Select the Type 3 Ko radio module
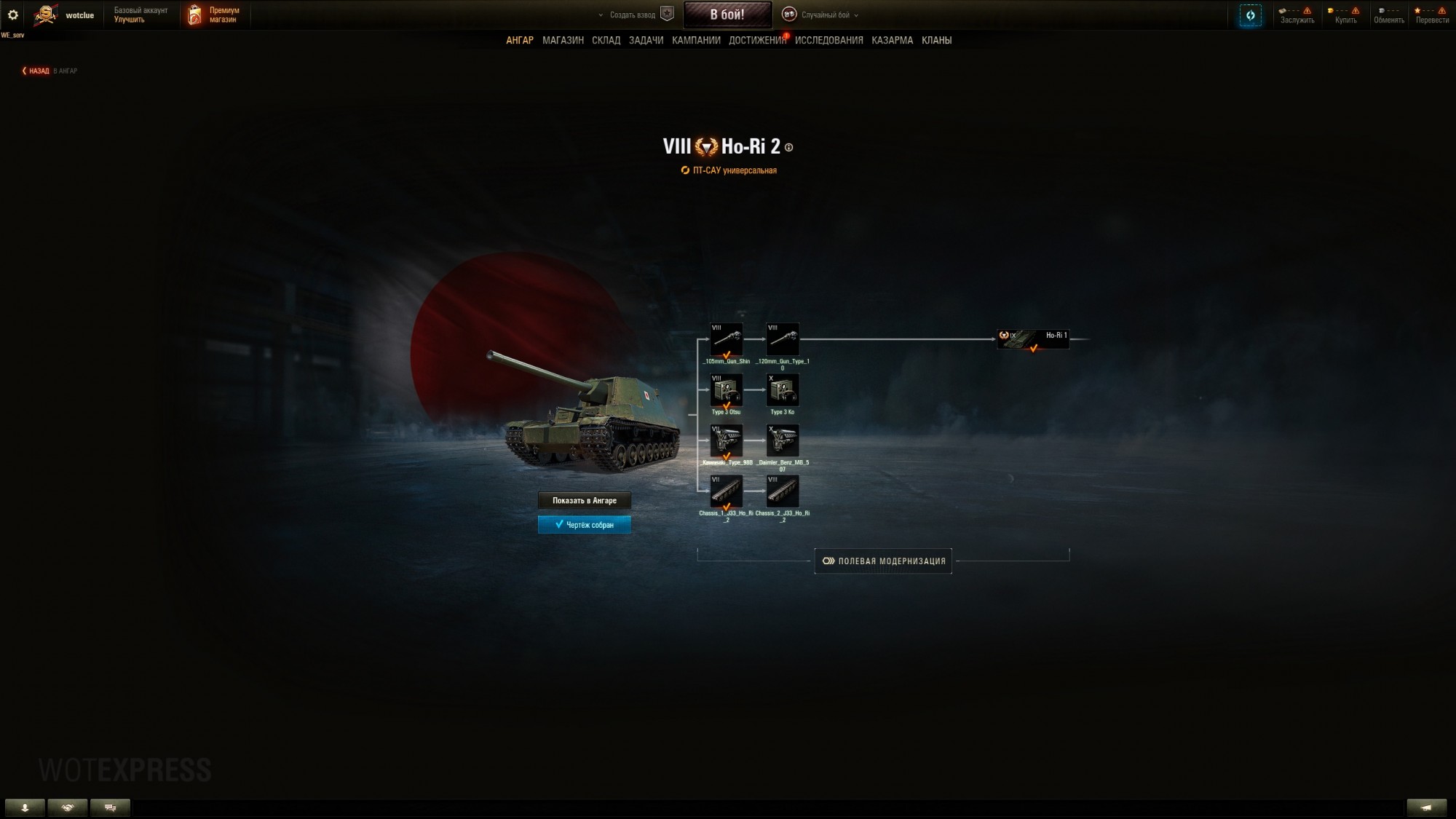The height and width of the screenshot is (819, 1456). pyautogui.click(x=783, y=390)
